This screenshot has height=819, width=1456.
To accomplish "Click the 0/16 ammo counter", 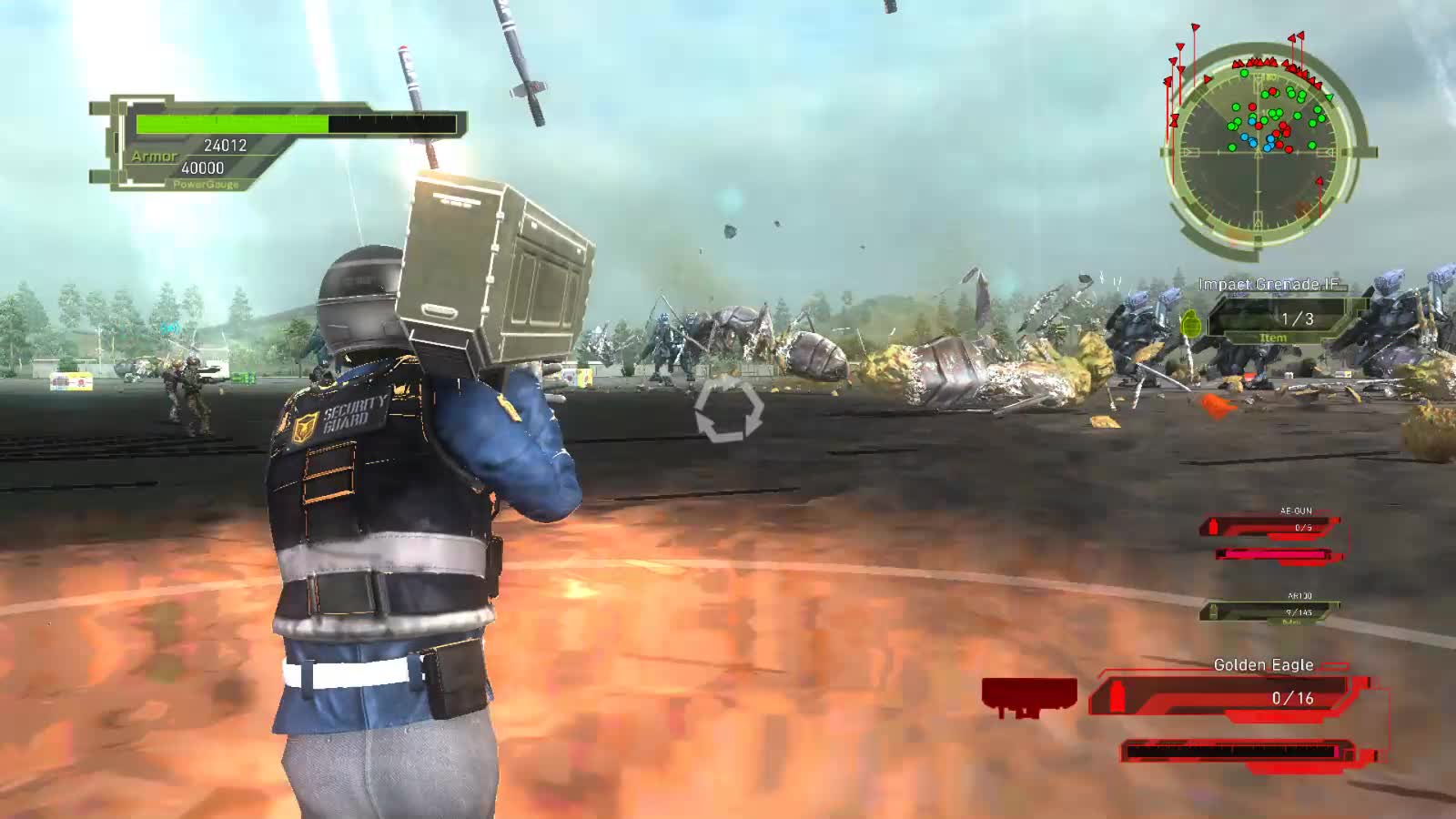I will point(1292,698).
